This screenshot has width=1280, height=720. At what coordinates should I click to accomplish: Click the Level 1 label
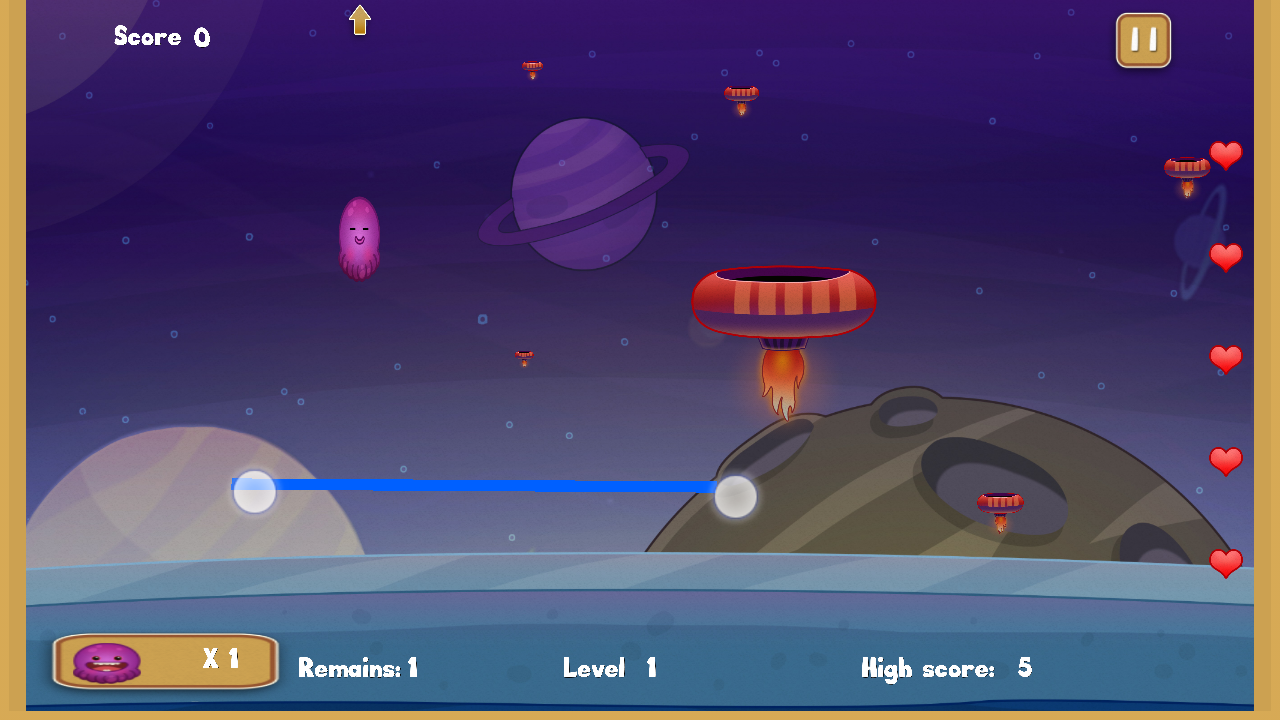click(608, 668)
